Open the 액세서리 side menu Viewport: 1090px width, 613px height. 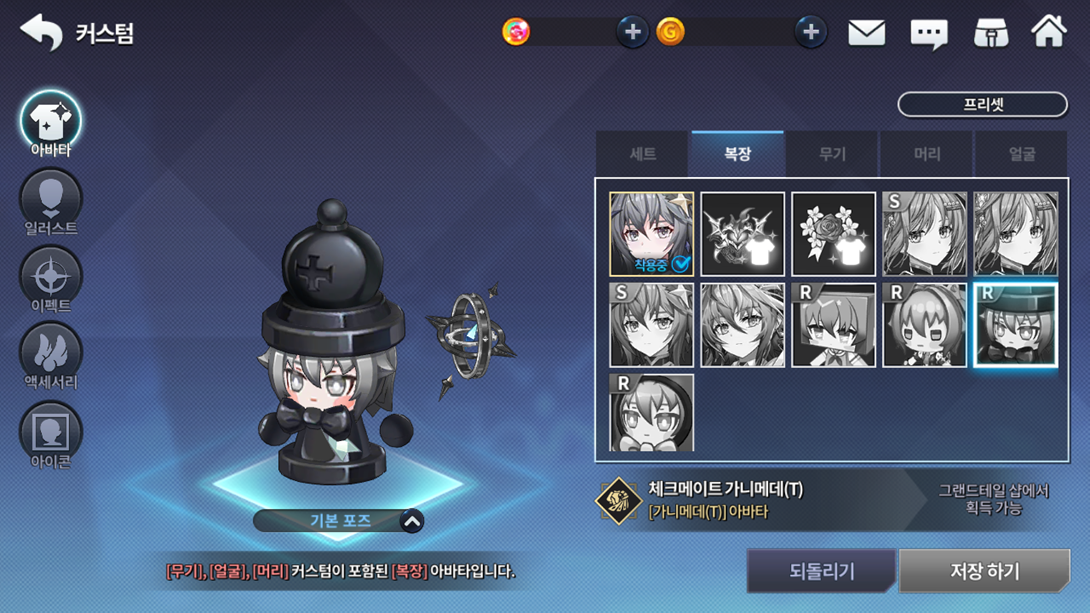tap(51, 357)
